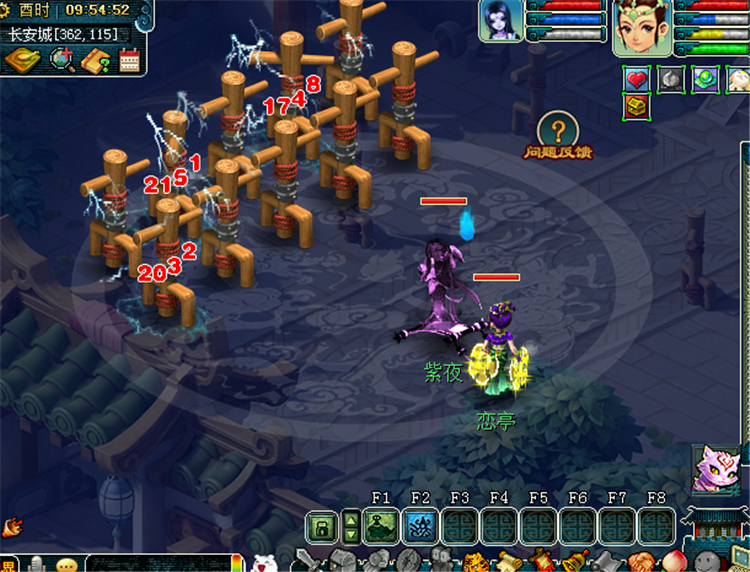
Task: Activate the F1 skill slot
Action: point(381,525)
